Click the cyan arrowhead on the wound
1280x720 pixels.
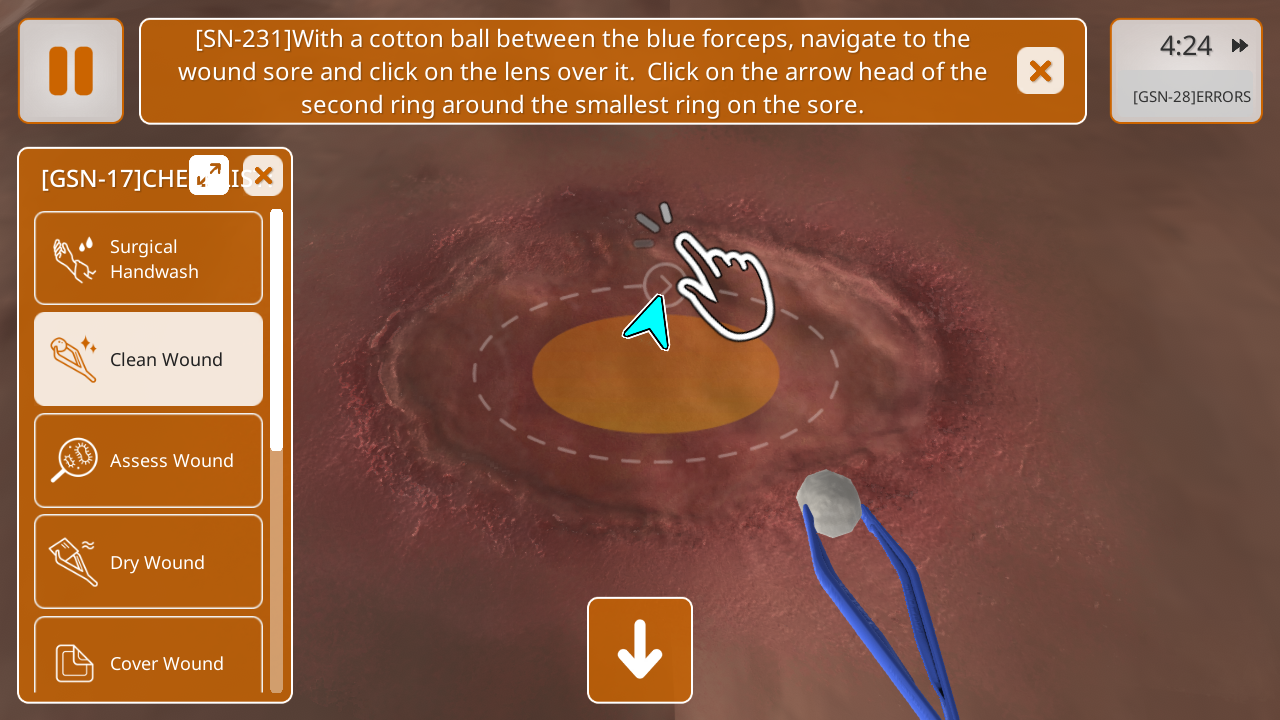(650, 323)
